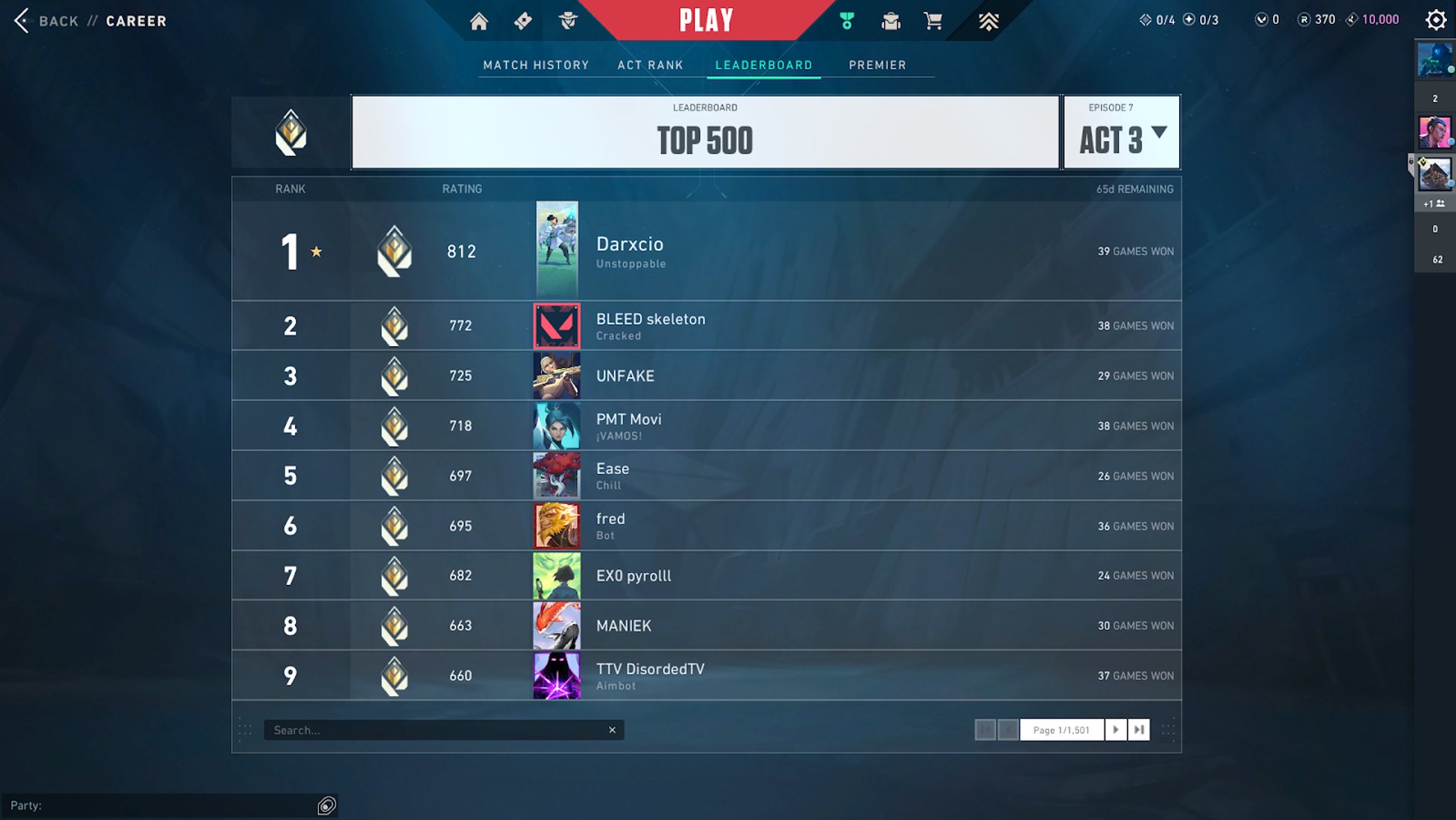Clear the search field with the X
This screenshot has width=1456, height=820.
click(612, 729)
